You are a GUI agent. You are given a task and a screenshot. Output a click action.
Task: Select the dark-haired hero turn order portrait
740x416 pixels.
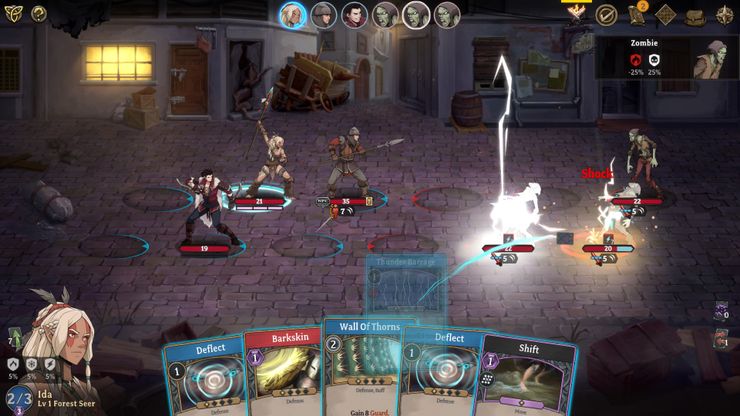(354, 15)
